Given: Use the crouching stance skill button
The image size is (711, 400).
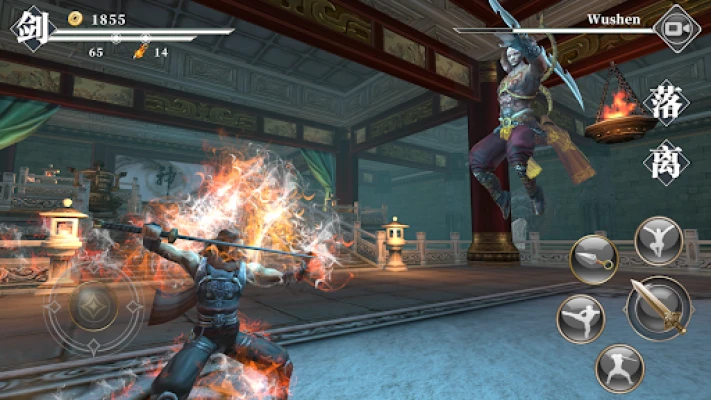Looking at the screenshot, I should pos(619,367).
